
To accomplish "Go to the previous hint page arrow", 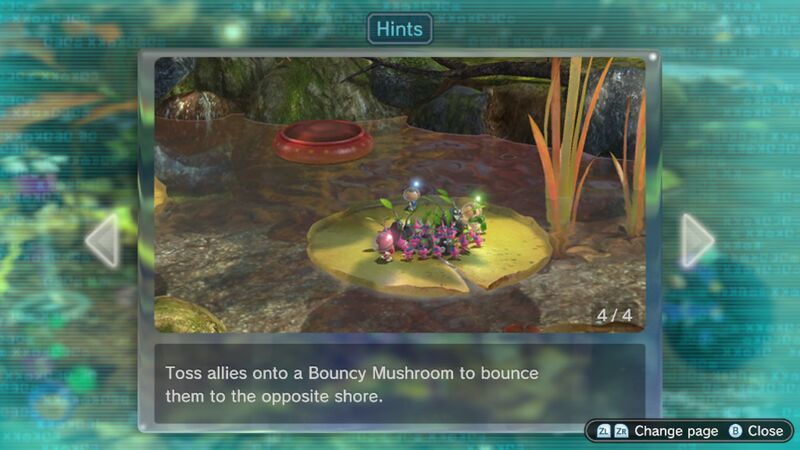I will [102, 241].
